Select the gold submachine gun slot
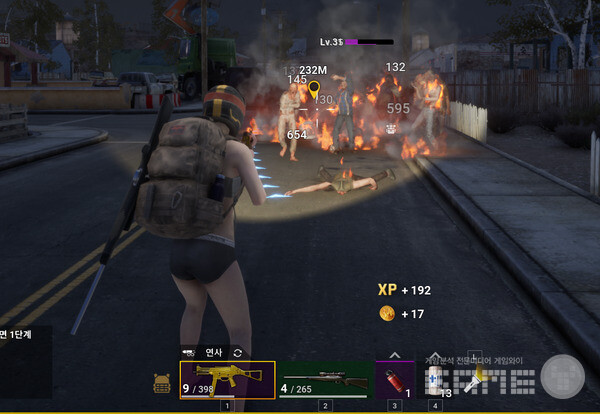Viewport: 600px width, 414px height. pyautogui.click(x=227, y=379)
